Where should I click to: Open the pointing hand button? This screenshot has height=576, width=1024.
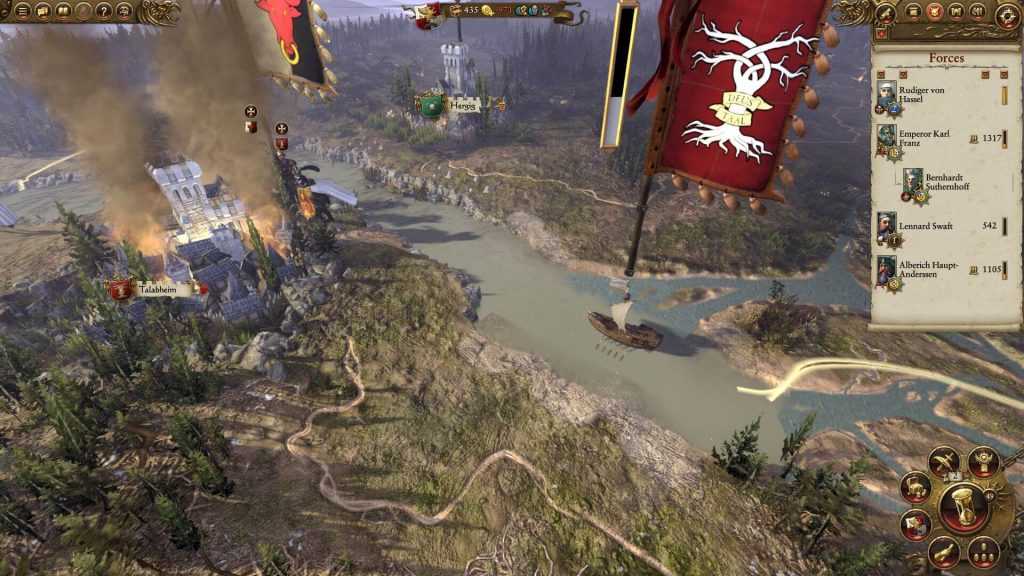point(946,551)
